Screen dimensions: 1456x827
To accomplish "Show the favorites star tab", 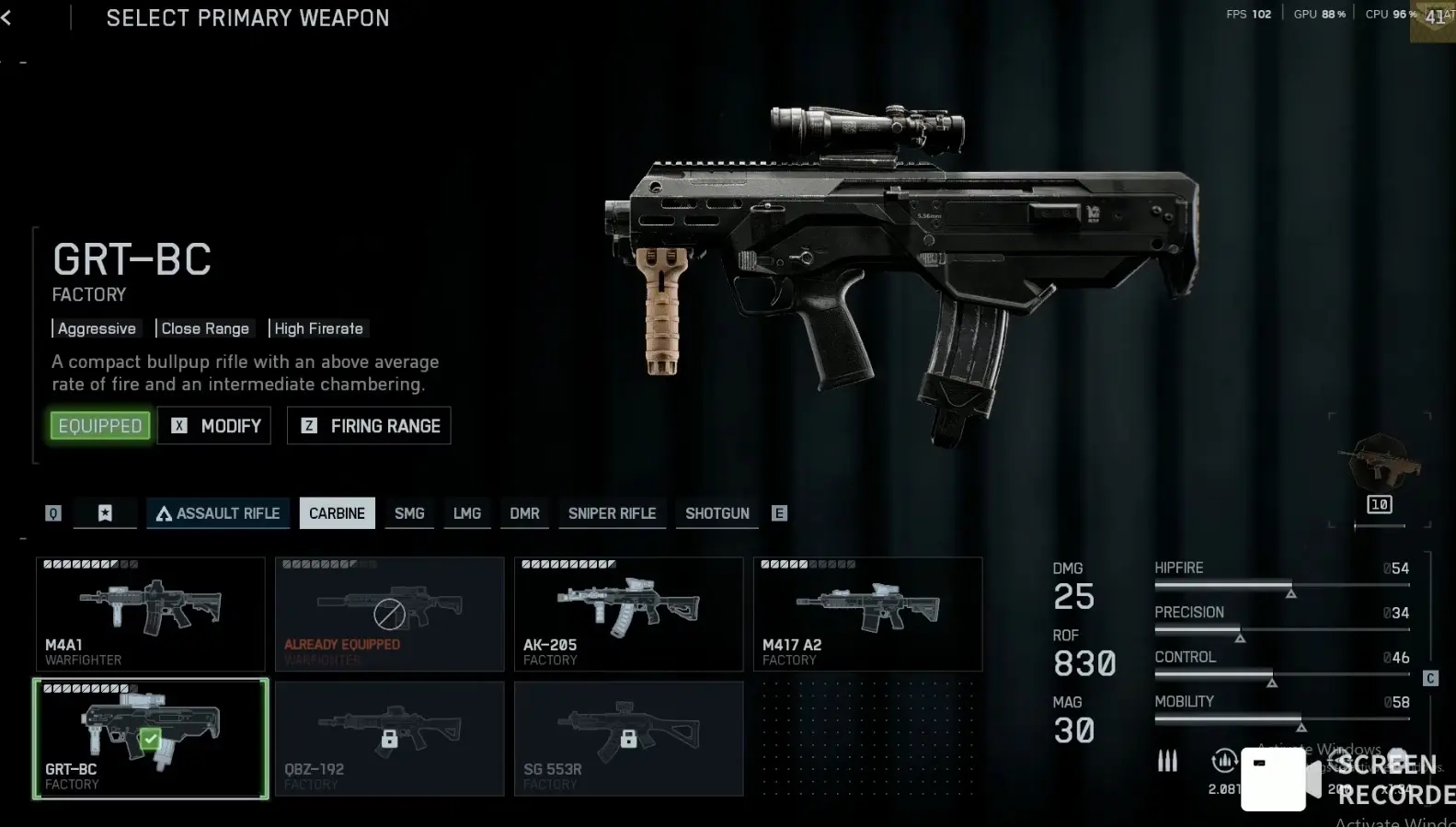I will pyautogui.click(x=105, y=513).
